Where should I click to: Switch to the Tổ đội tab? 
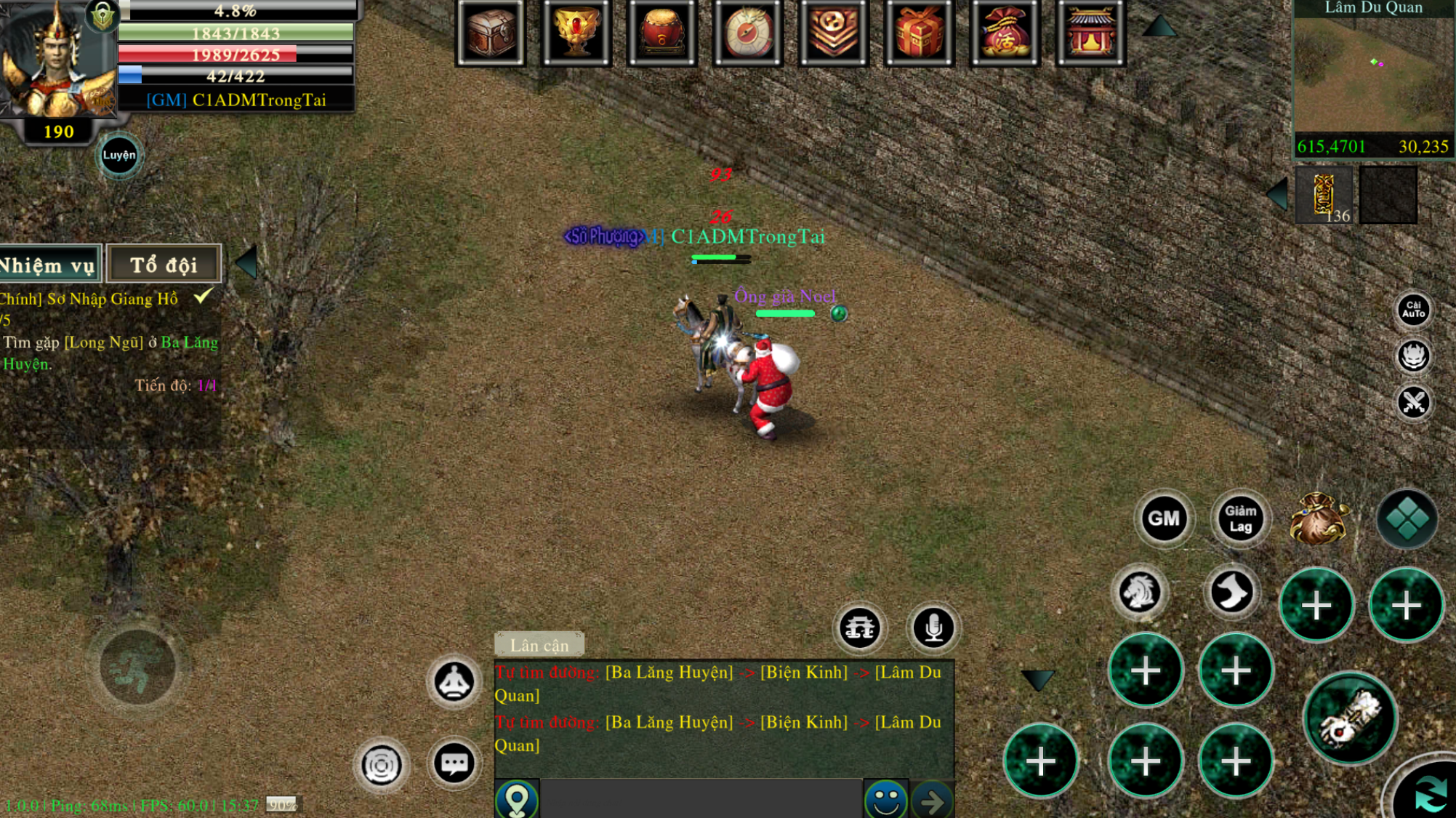pos(164,264)
